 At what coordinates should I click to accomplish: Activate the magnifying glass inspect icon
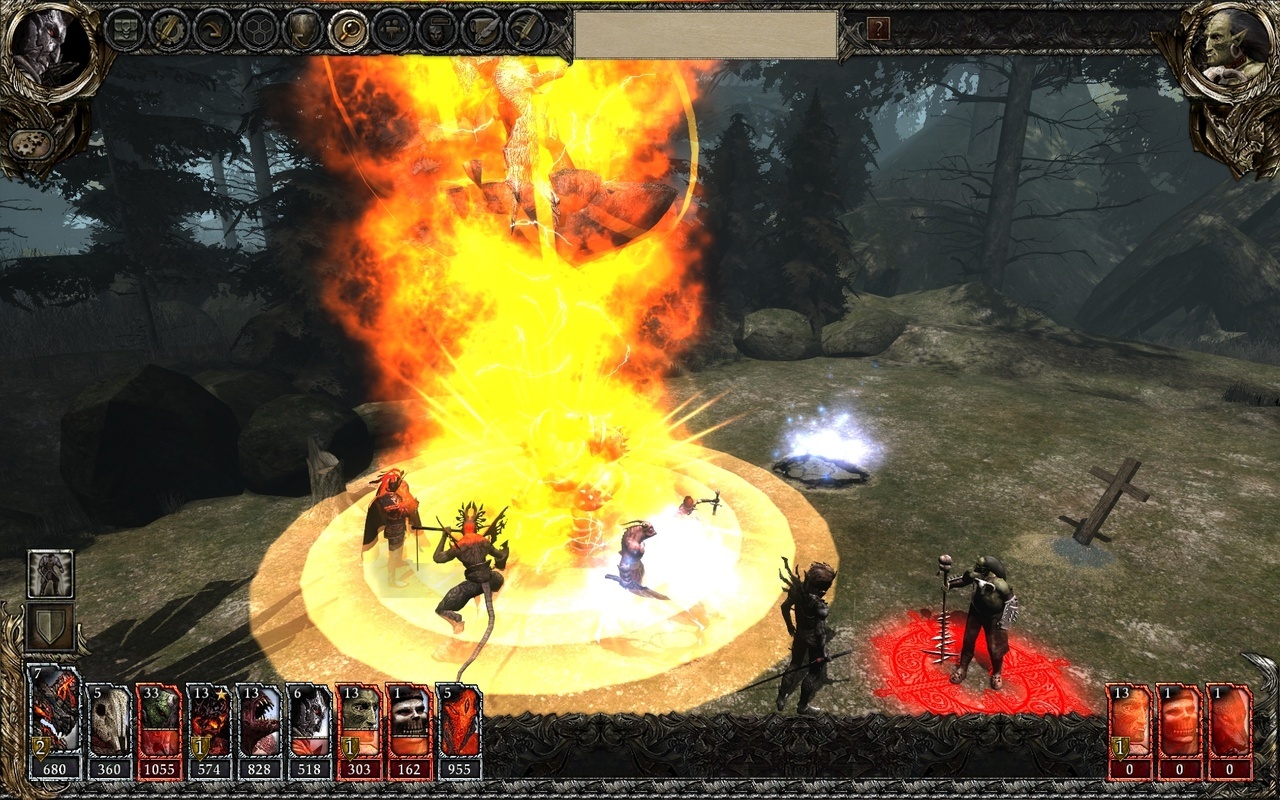[347, 29]
